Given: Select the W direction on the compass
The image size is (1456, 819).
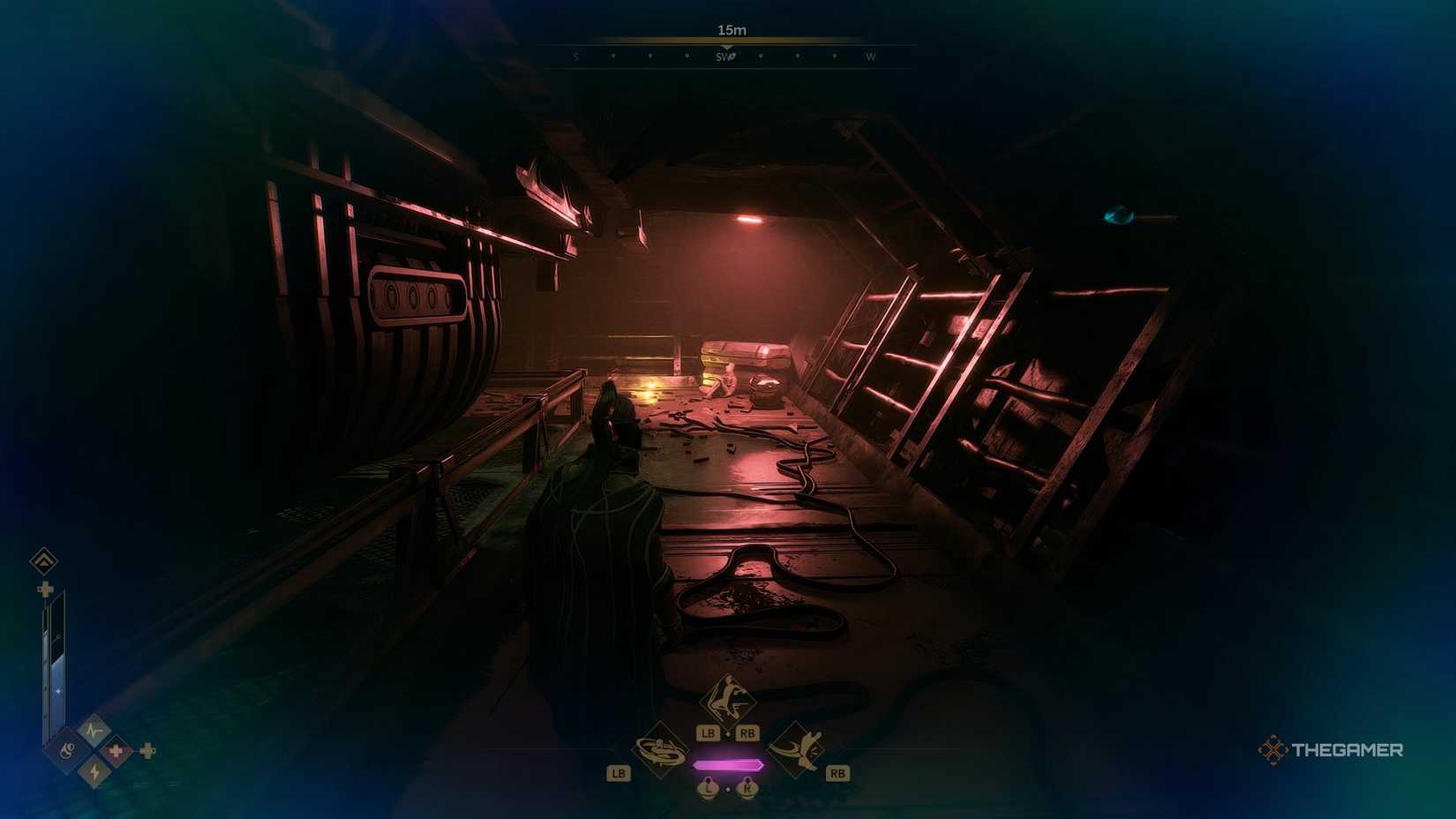Looking at the screenshot, I should pyautogui.click(x=871, y=56).
